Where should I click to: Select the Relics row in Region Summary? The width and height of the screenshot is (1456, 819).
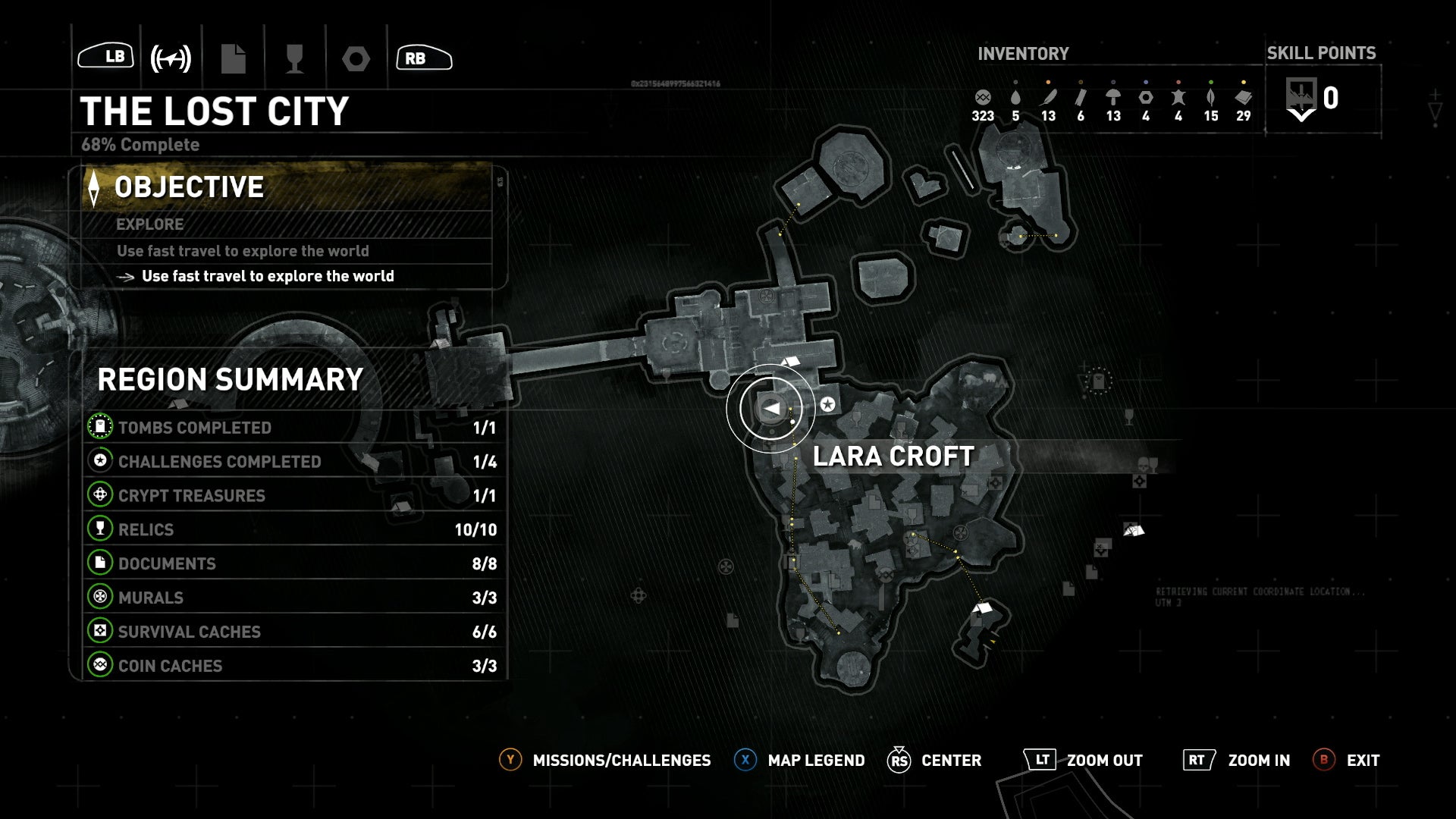[x=293, y=530]
